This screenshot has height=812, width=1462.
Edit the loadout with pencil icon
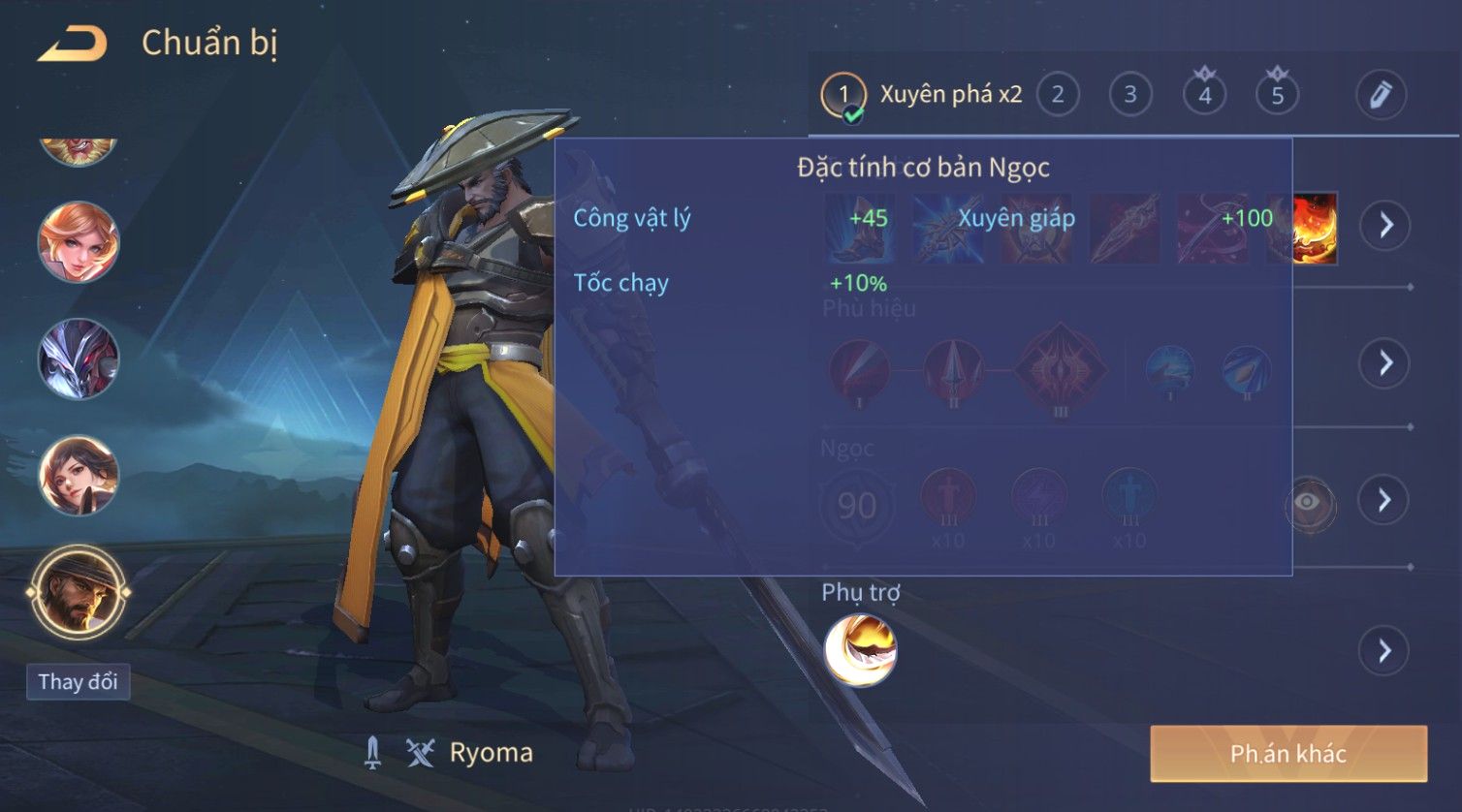(x=1381, y=95)
